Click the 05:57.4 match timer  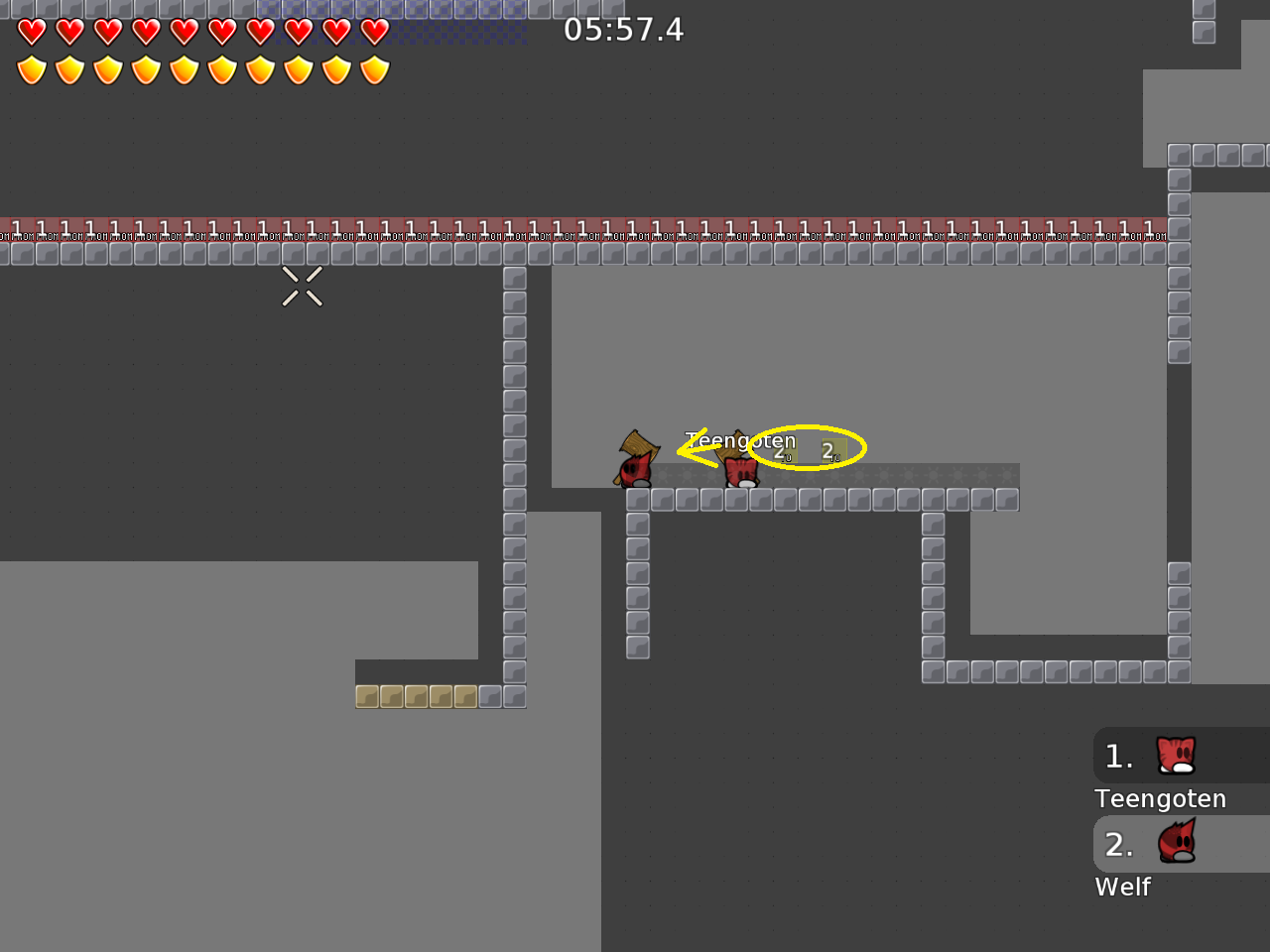(x=623, y=30)
